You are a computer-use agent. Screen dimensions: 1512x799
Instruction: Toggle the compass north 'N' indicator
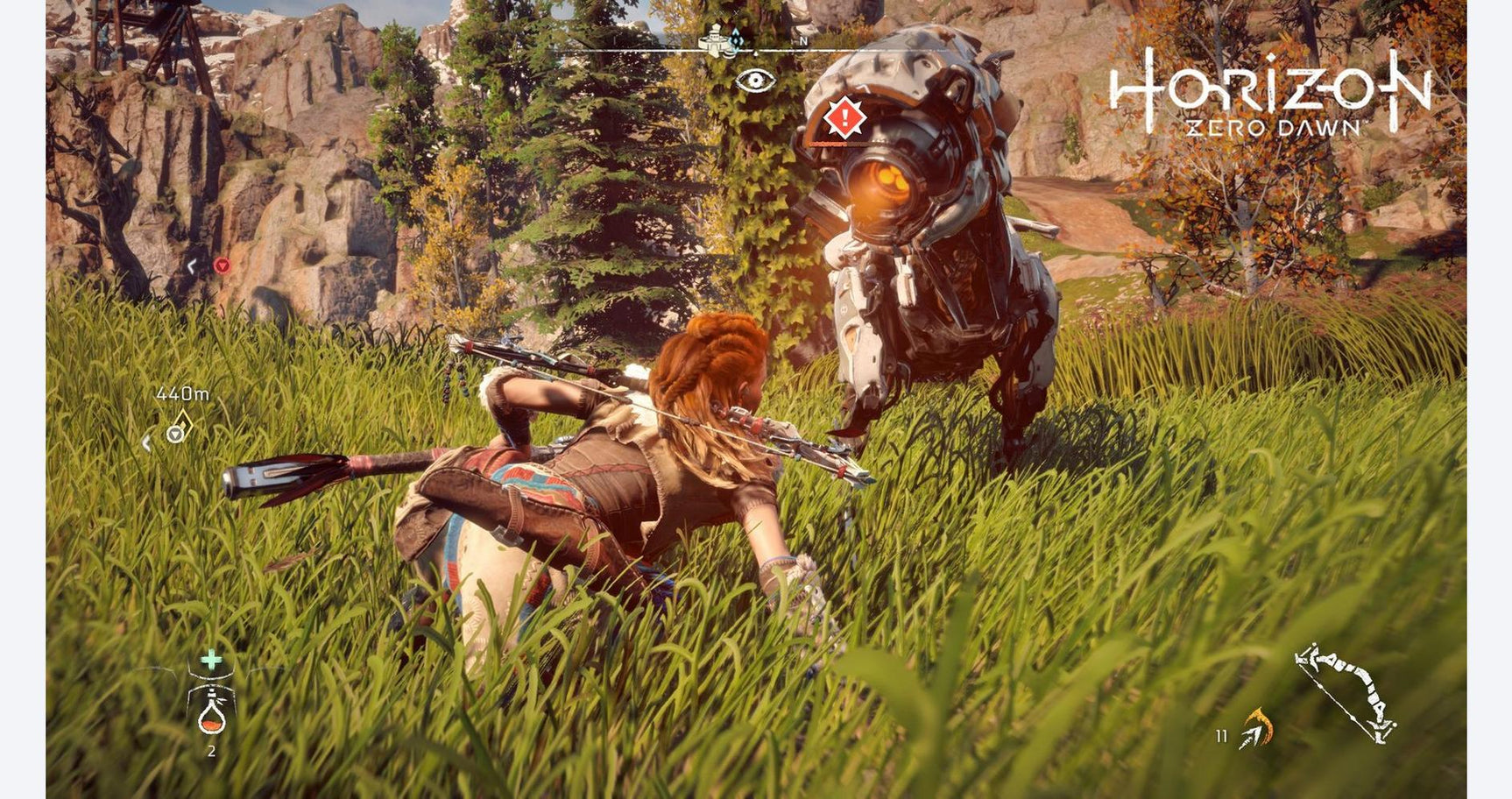(x=803, y=40)
